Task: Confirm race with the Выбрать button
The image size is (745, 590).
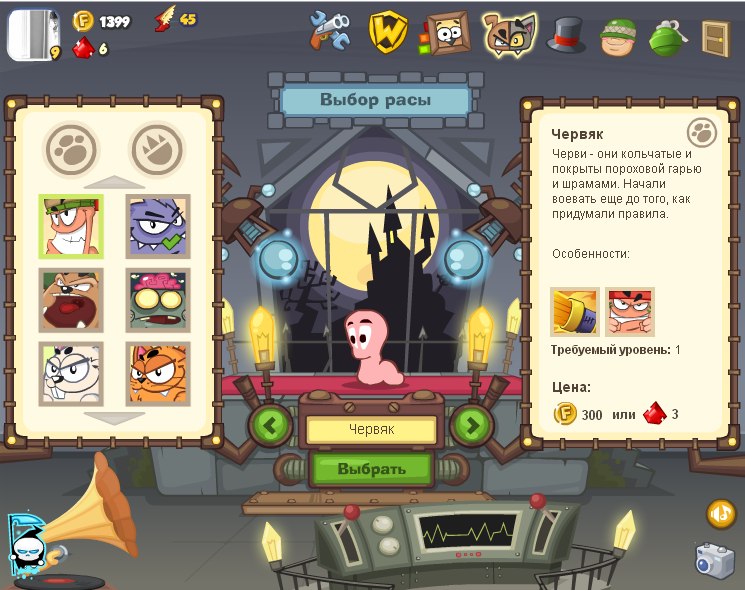Action: pos(371,468)
